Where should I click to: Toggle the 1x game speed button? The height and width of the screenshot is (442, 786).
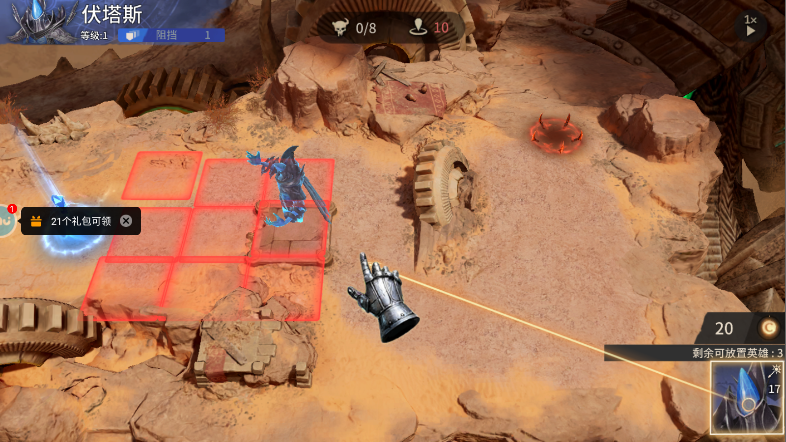pyautogui.click(x=752, y=25)
